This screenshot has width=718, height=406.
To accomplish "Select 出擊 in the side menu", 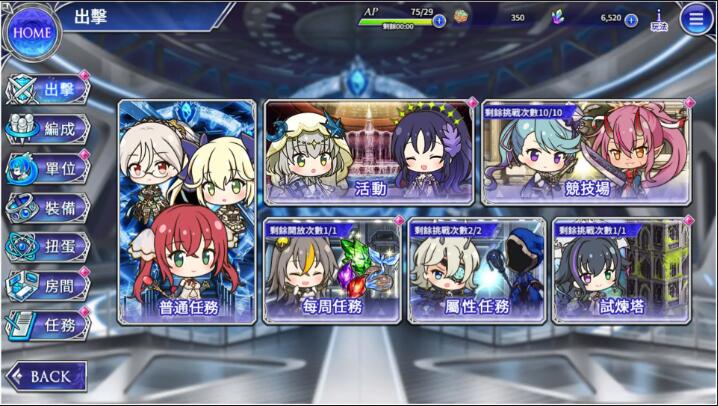I will click(x=50, y=90).
